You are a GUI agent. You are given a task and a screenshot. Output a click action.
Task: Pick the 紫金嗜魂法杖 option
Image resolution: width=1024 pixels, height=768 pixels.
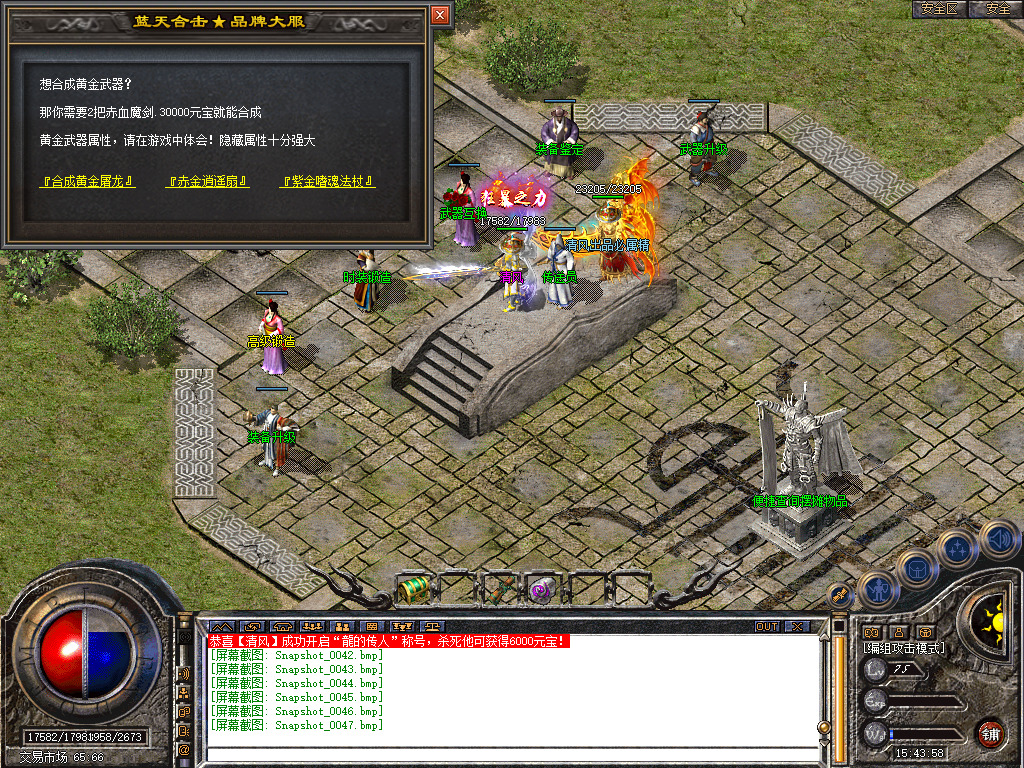[x=329, y=182]
